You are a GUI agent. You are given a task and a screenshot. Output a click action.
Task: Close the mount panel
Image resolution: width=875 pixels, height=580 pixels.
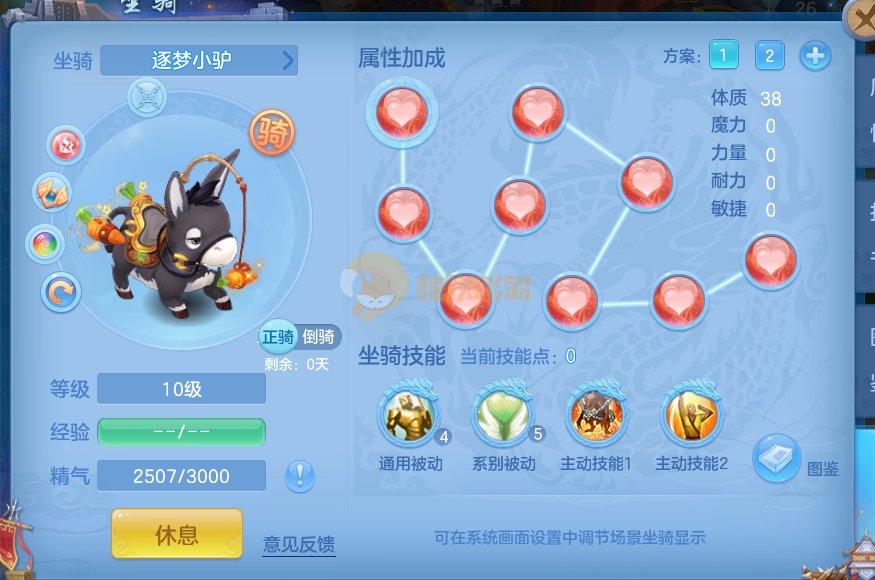pyautogui.click(x=860, y=19)
